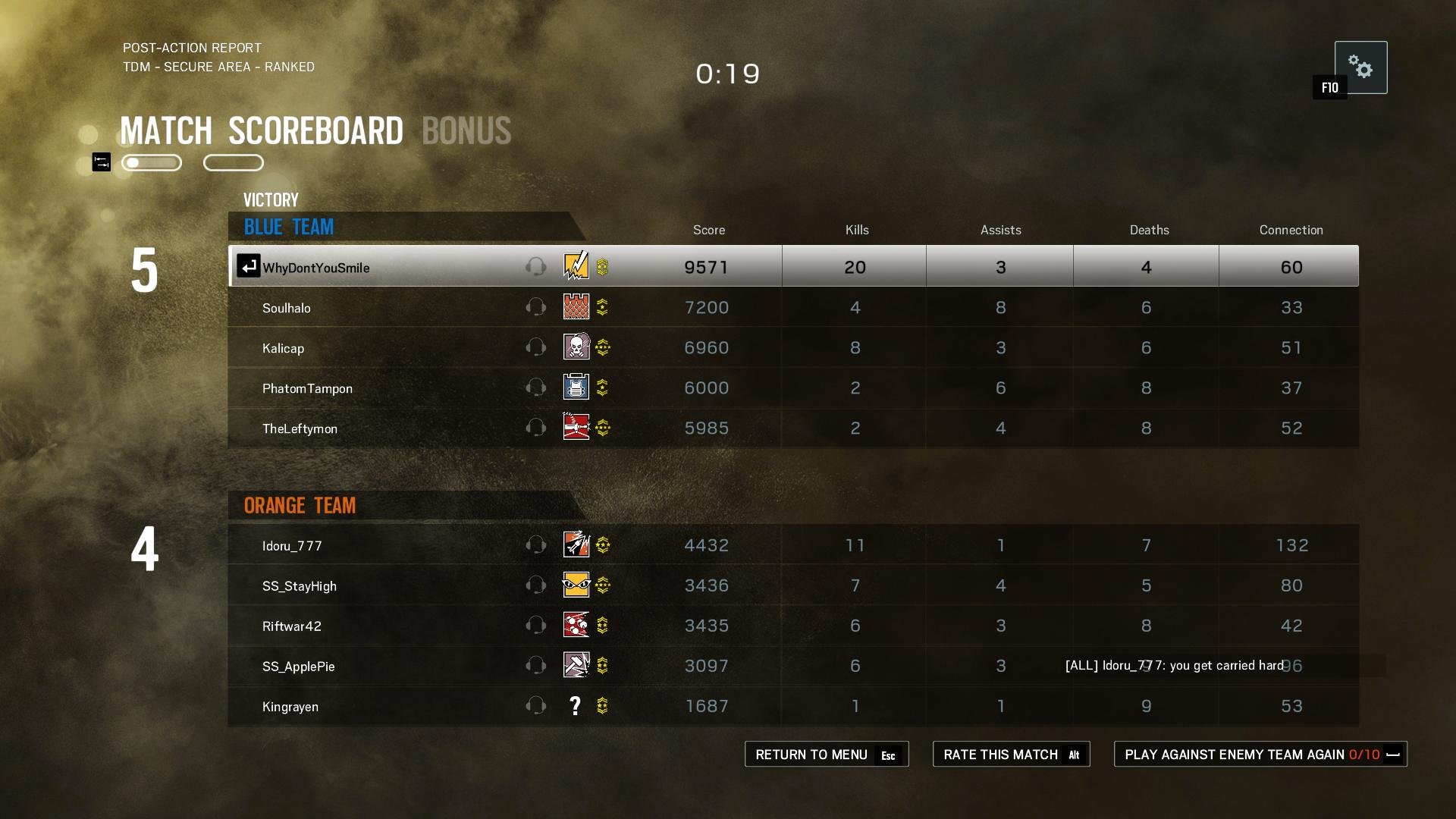The image size is (1456, 819).
Task: Select the MATCH SCOREBOARD tab
Action: pyautogui.click(x=262, y=130)
